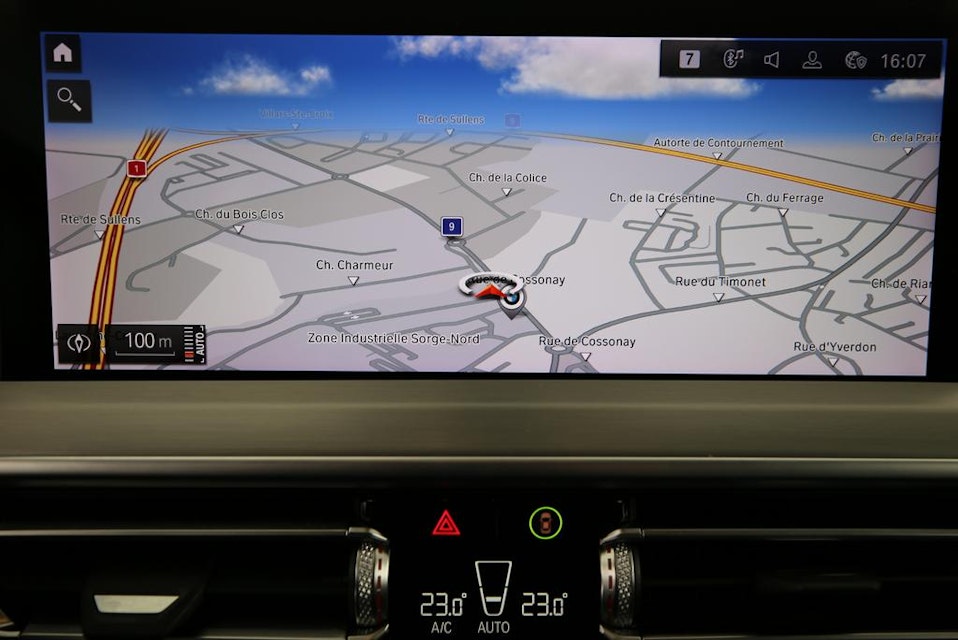Viewport: 958px width, 640px height.
Task: Tap the speaker volume icon
Action: pyautogui.click(x=772, y=60)
